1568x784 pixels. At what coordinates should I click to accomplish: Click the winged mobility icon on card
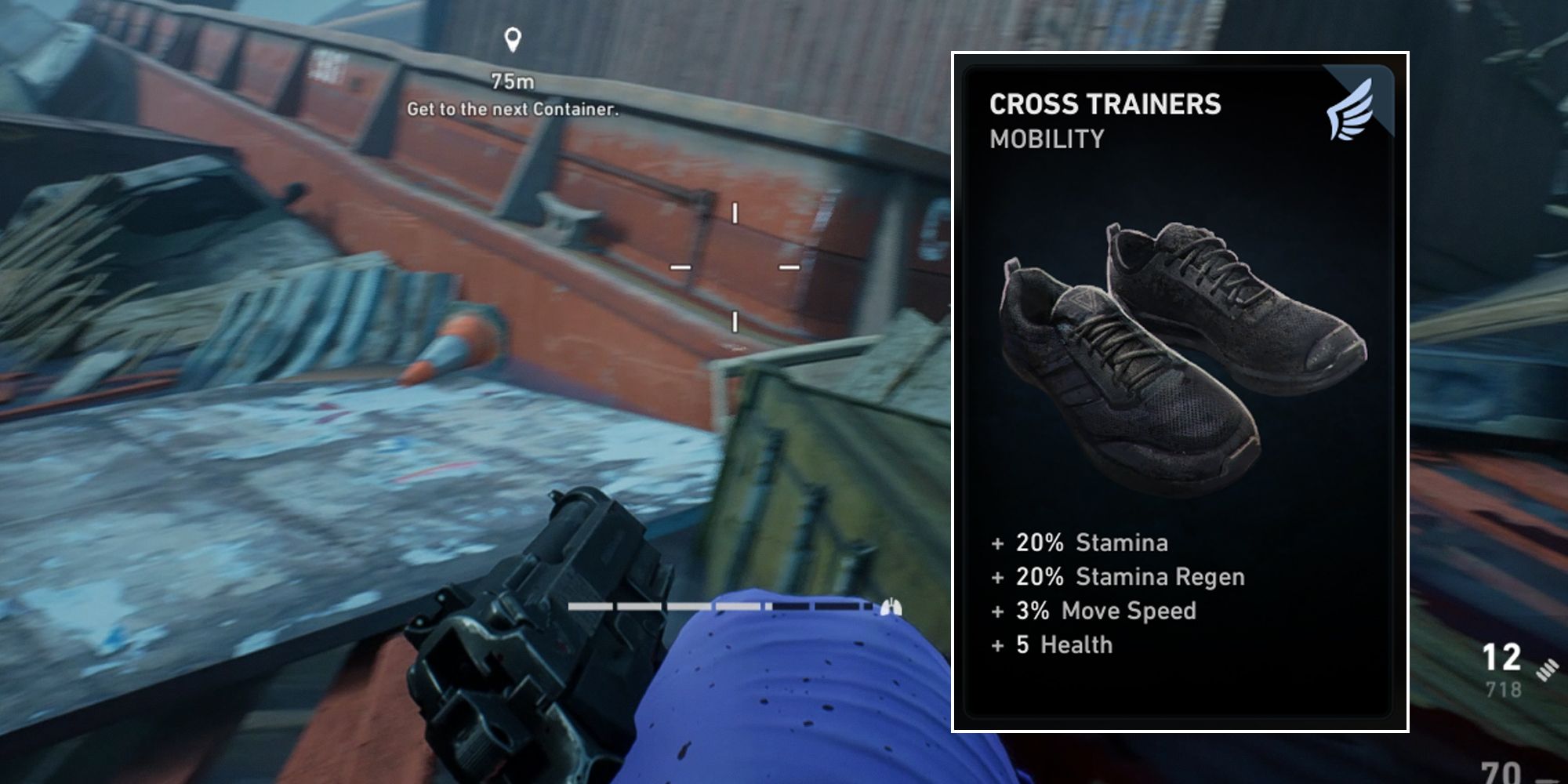point(1350,110)
